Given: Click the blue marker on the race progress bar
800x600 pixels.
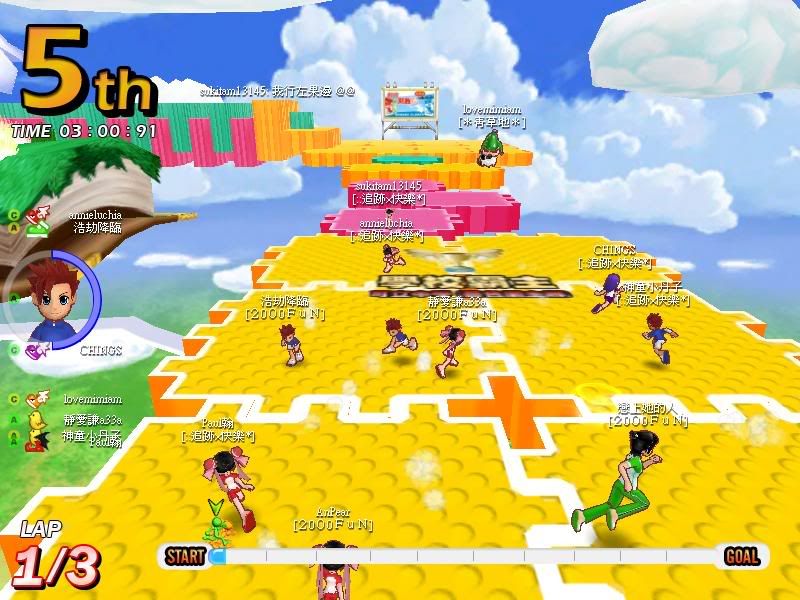Looking at the screenshot, I should point(218,556).
